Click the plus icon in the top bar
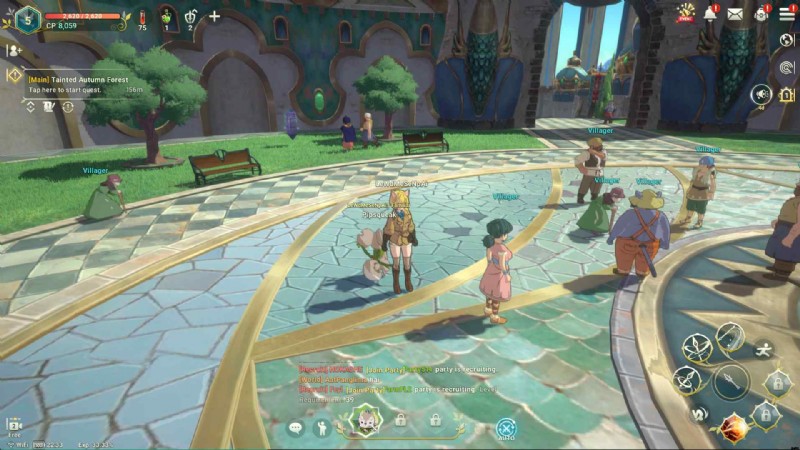 click(x=214, y=16)
